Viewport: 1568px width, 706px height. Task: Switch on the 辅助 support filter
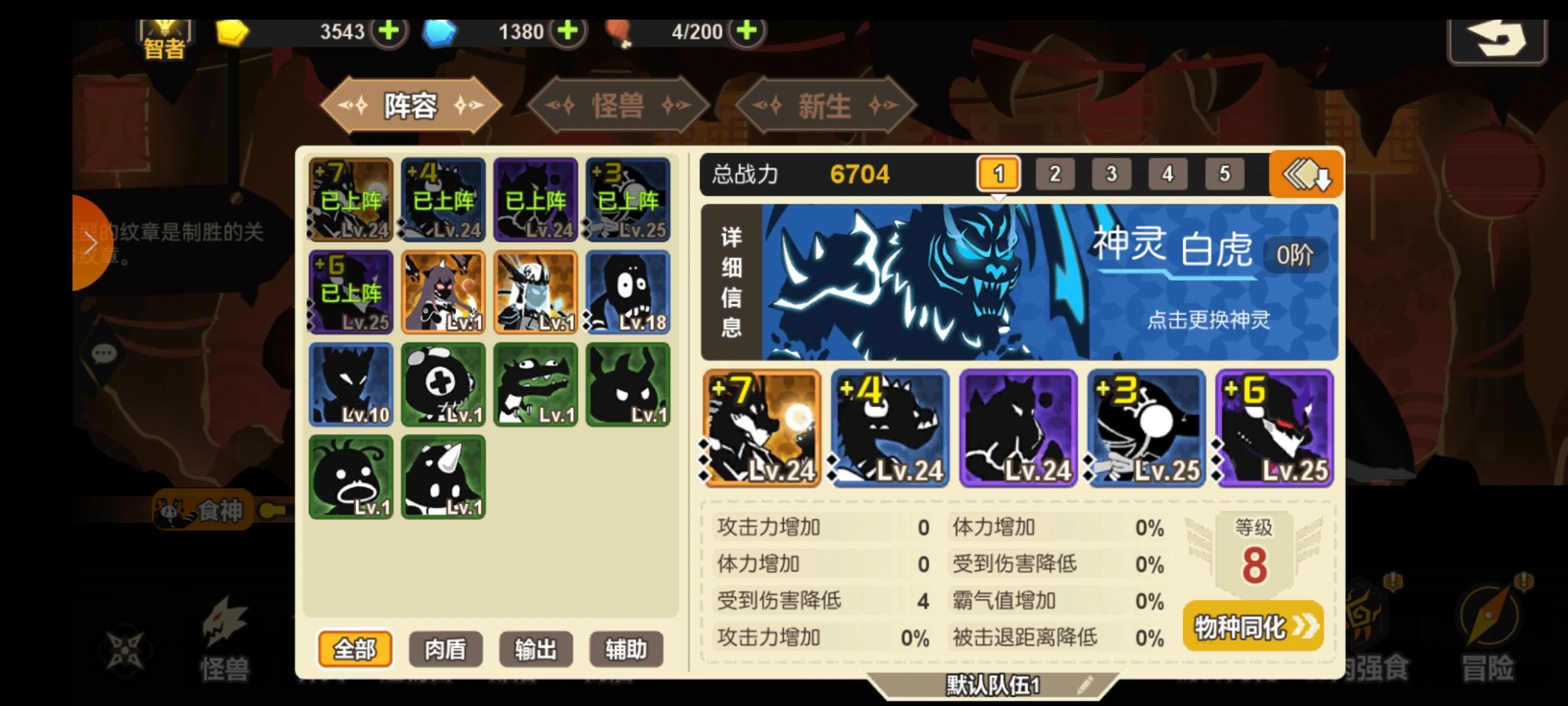click(626, 648)
